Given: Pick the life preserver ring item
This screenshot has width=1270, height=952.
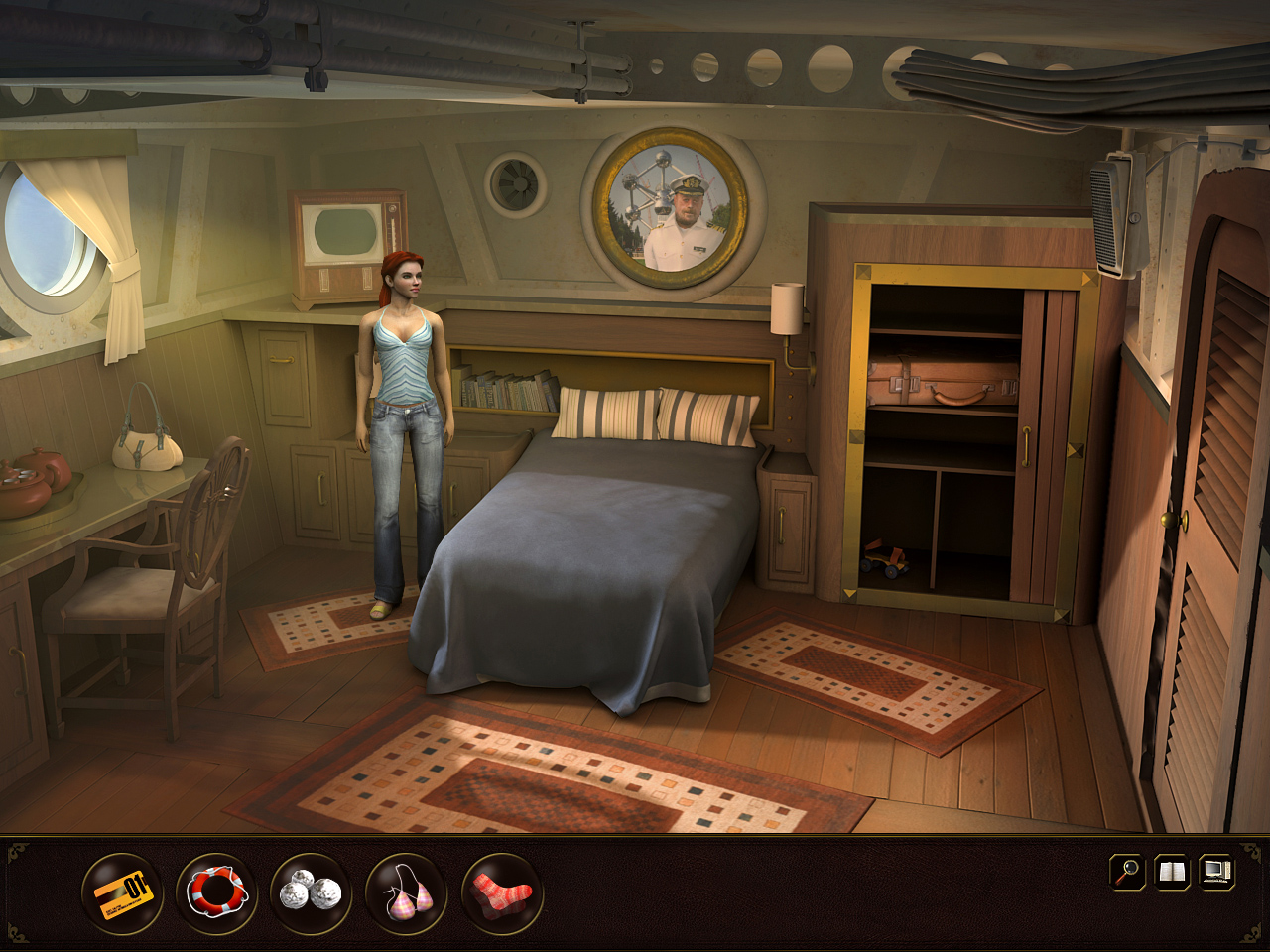Looking at the screenshot, I should click(217, 892).
